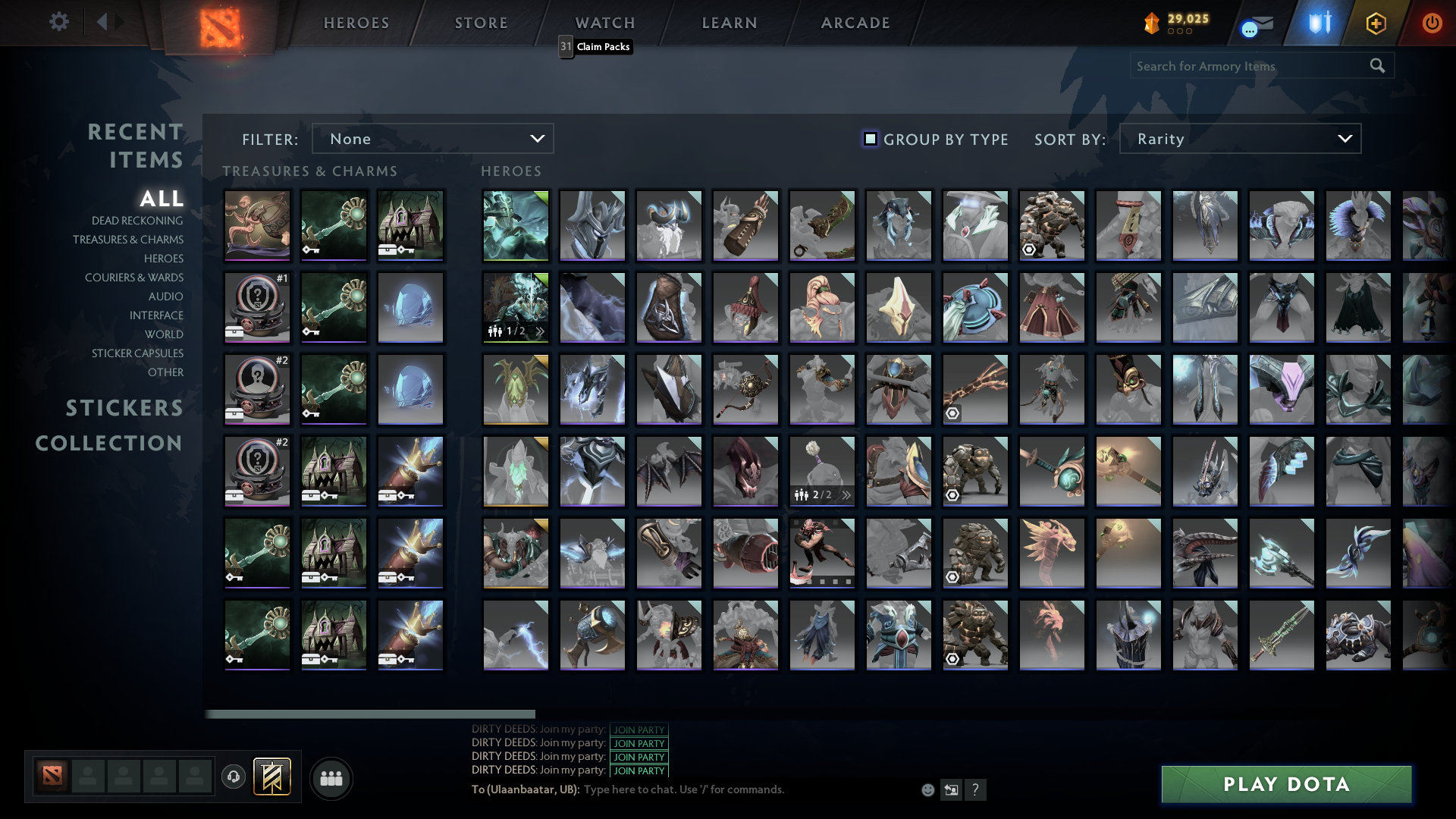Viewport: 1456px width, 819px height.
Task: Click the Search for Armory Items field
Action: tap(1251, 66)
